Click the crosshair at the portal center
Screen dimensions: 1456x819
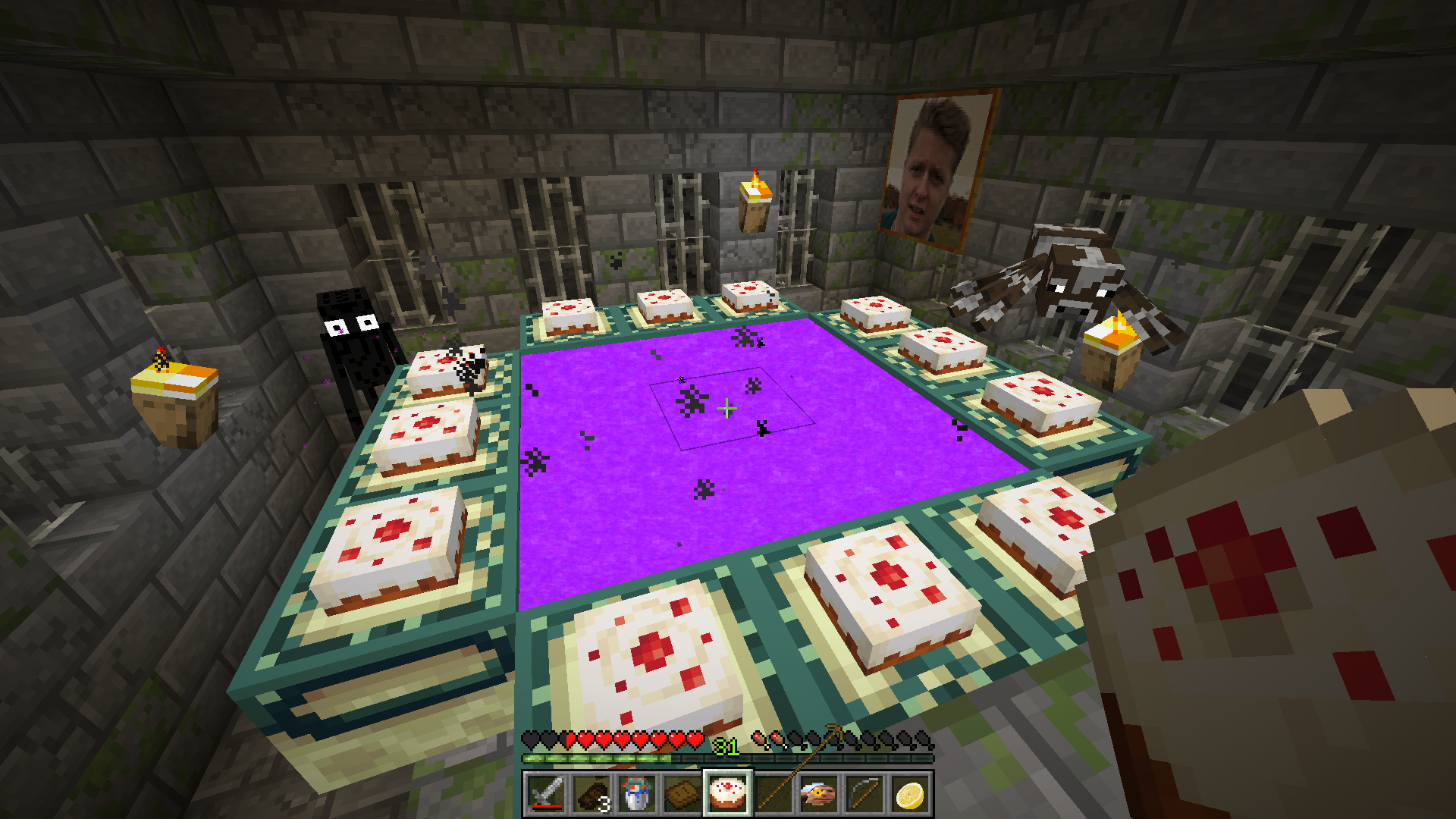[x=728, y=408]
